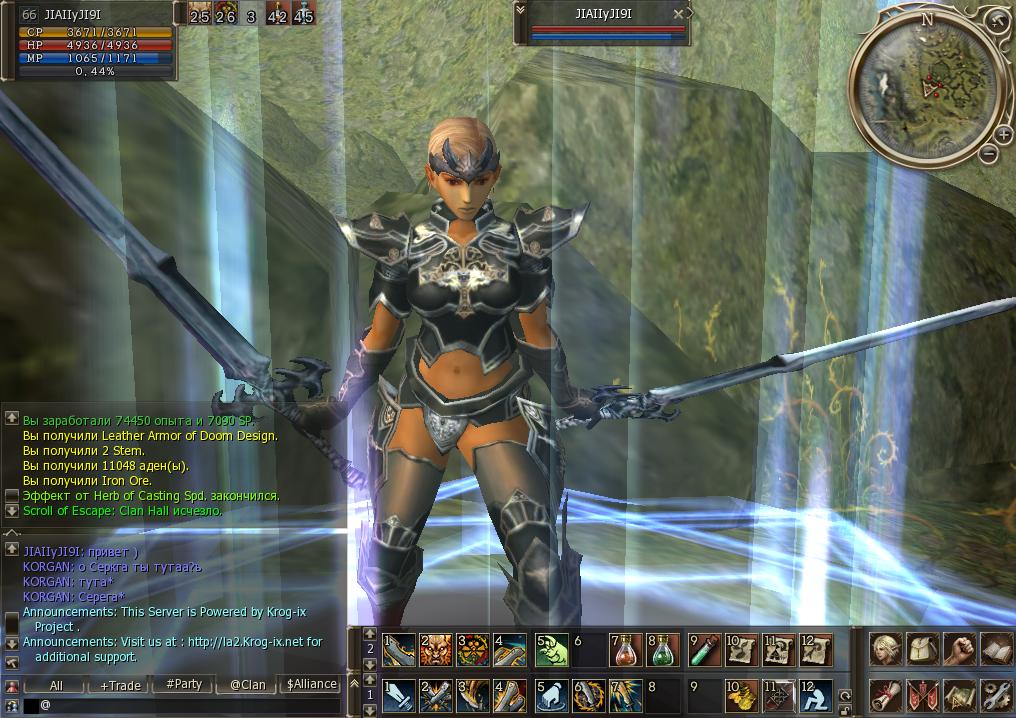This screenshot has height=718, width=1016.
Task: Activate the green claw skill in slot 5
Action: point(551,650)
